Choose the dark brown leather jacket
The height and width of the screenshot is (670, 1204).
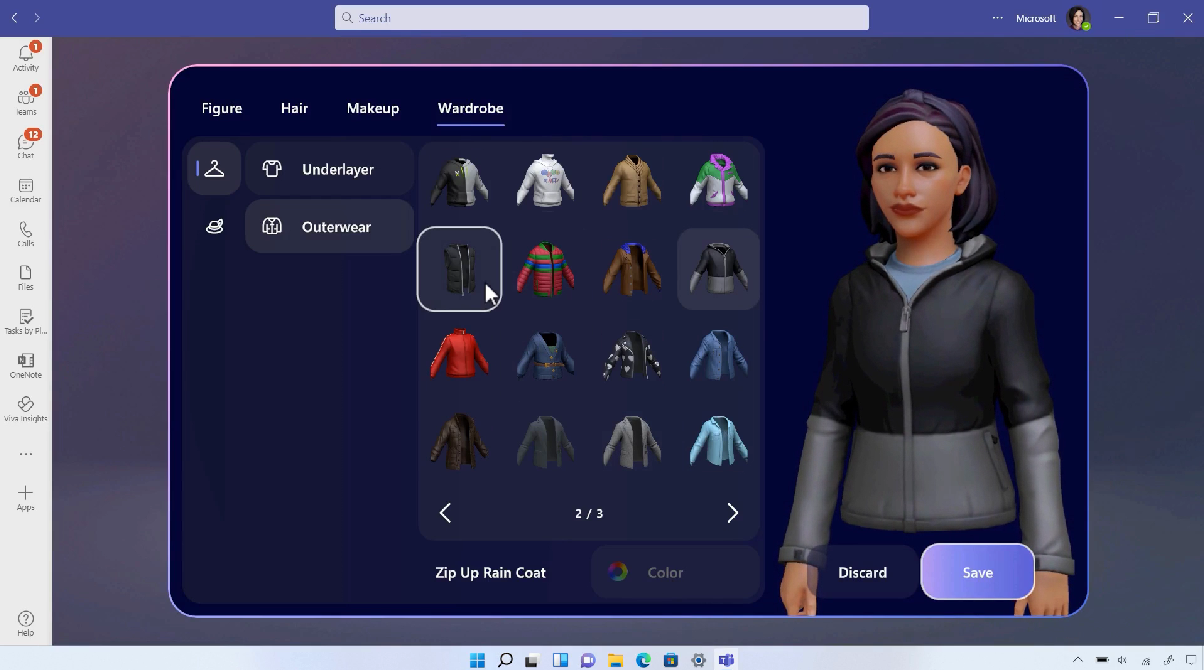[x=459, y=441]
